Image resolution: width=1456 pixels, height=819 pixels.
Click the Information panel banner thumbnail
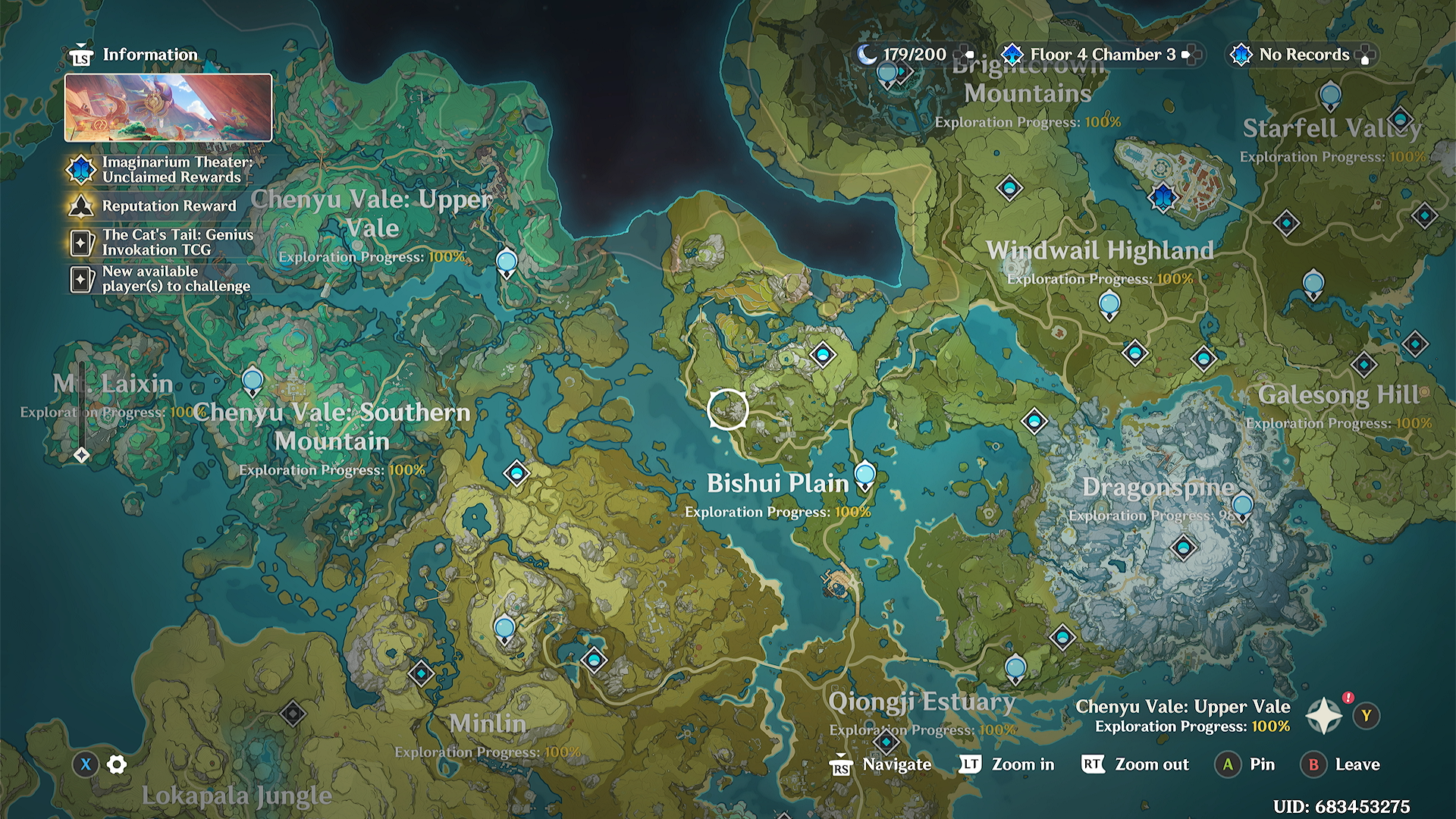[168, 108]
